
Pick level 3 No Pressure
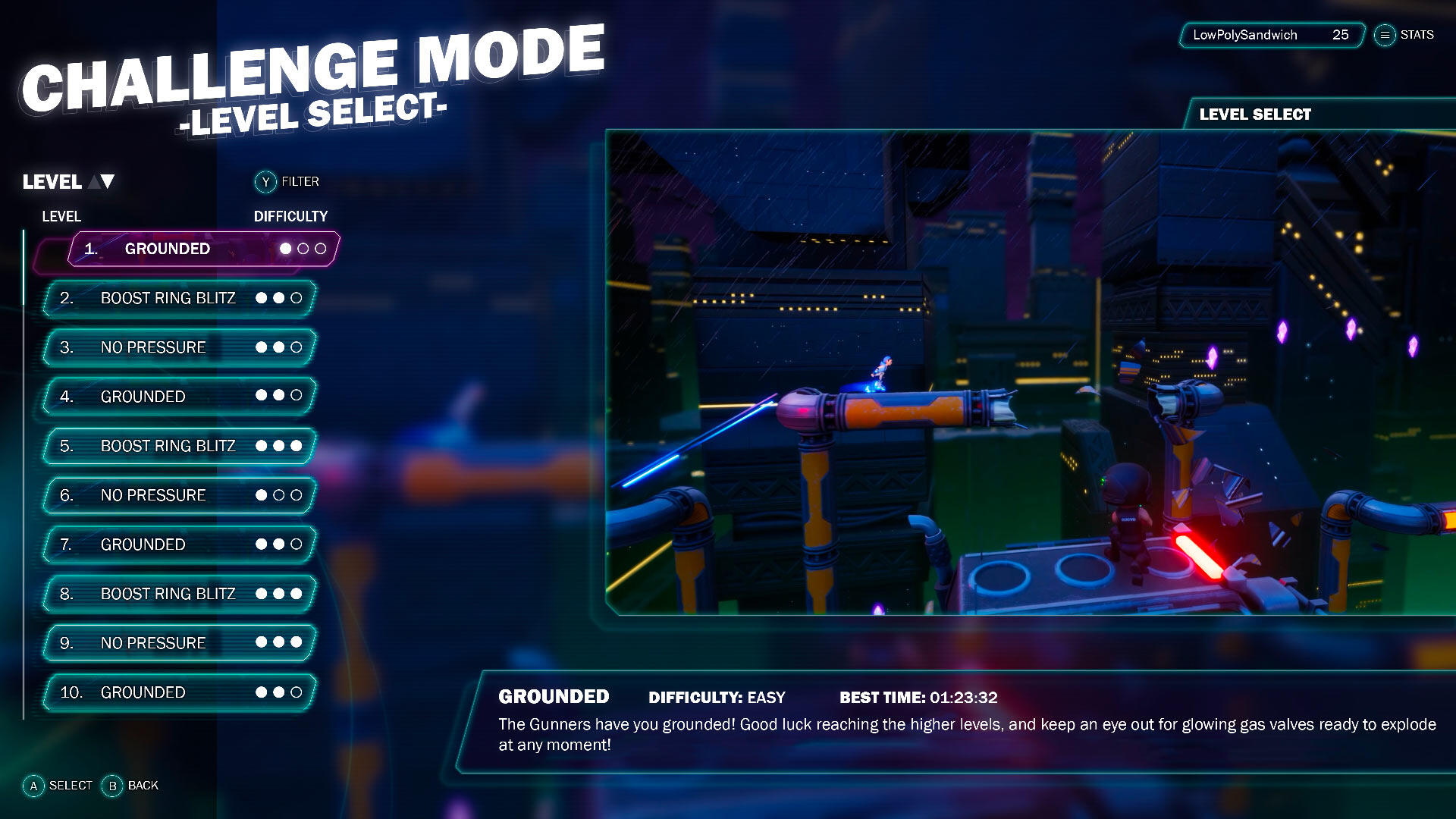pos(179,347)
